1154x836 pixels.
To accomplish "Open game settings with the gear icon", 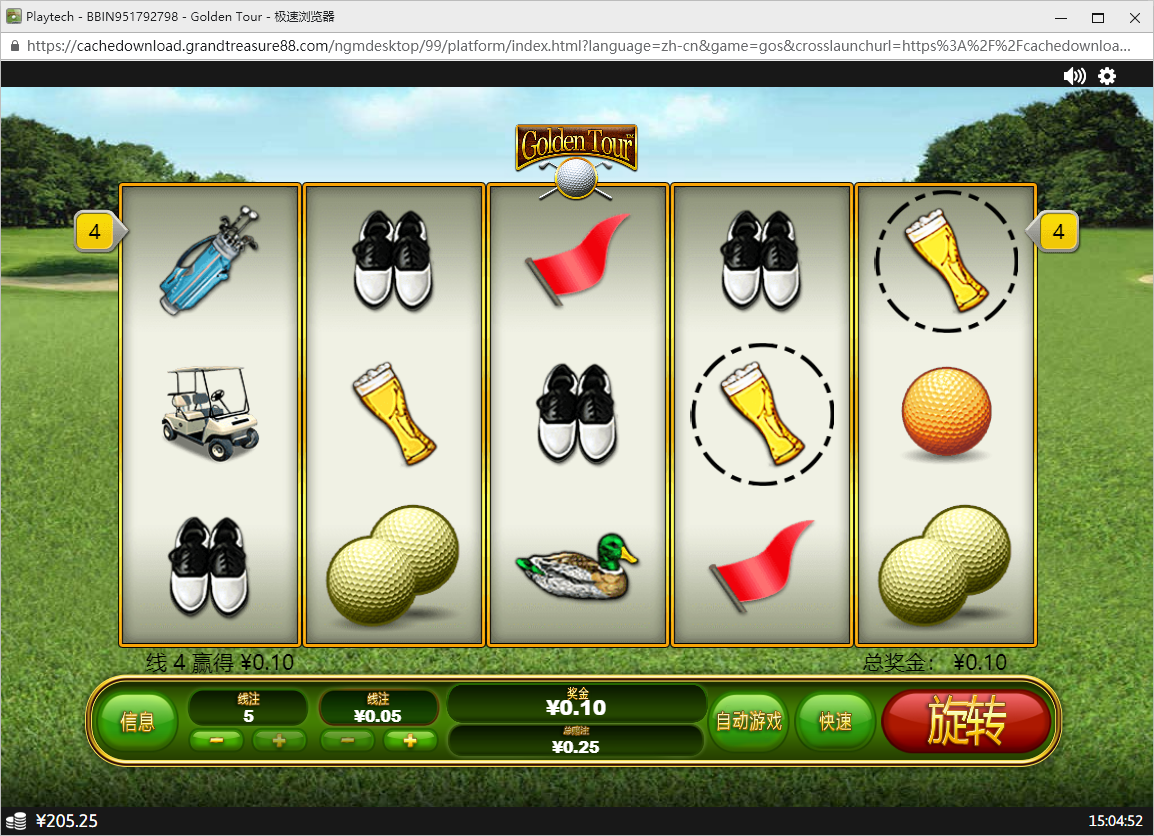I will tap(1107, 76).
